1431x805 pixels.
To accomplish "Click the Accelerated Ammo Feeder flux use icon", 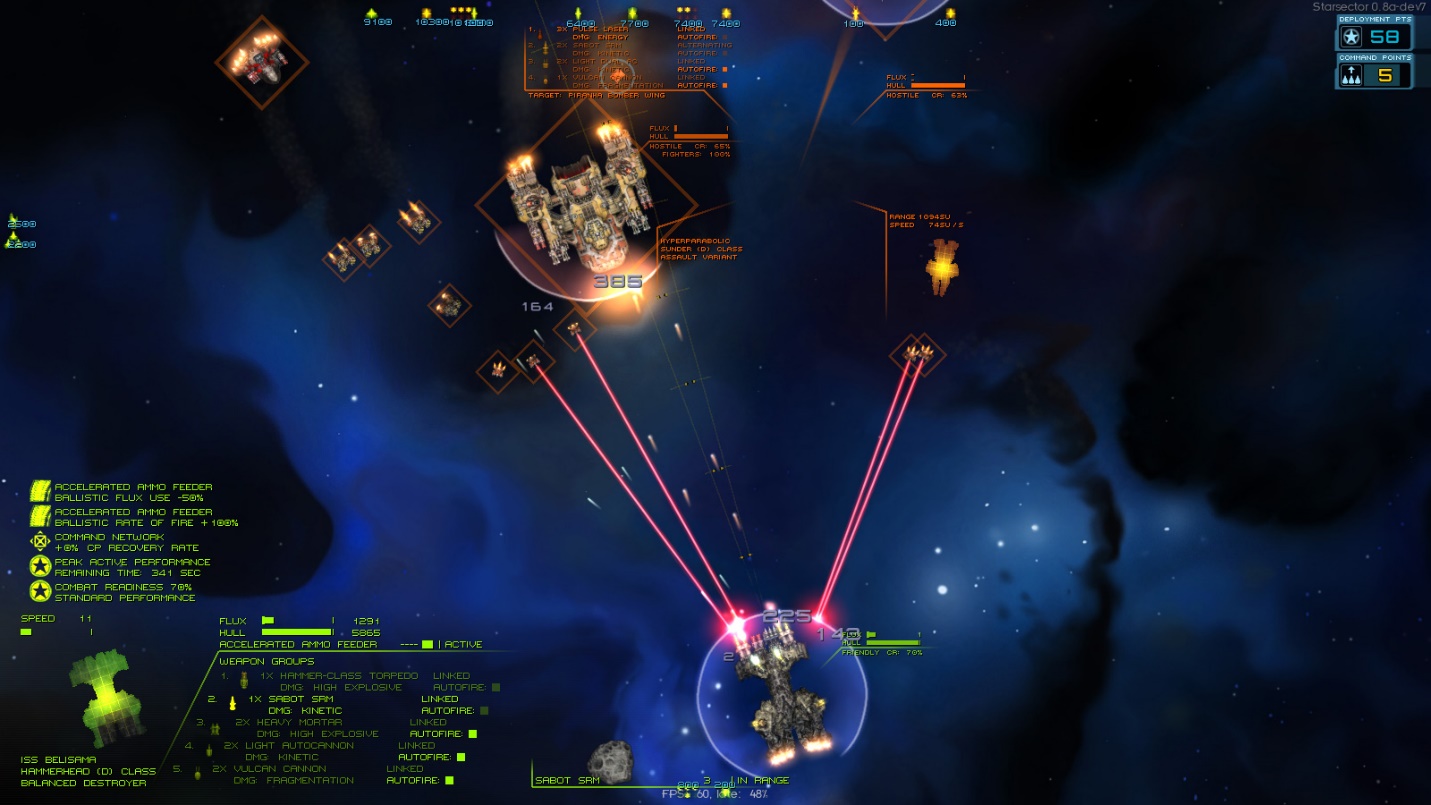I will (x=40, y=491).
